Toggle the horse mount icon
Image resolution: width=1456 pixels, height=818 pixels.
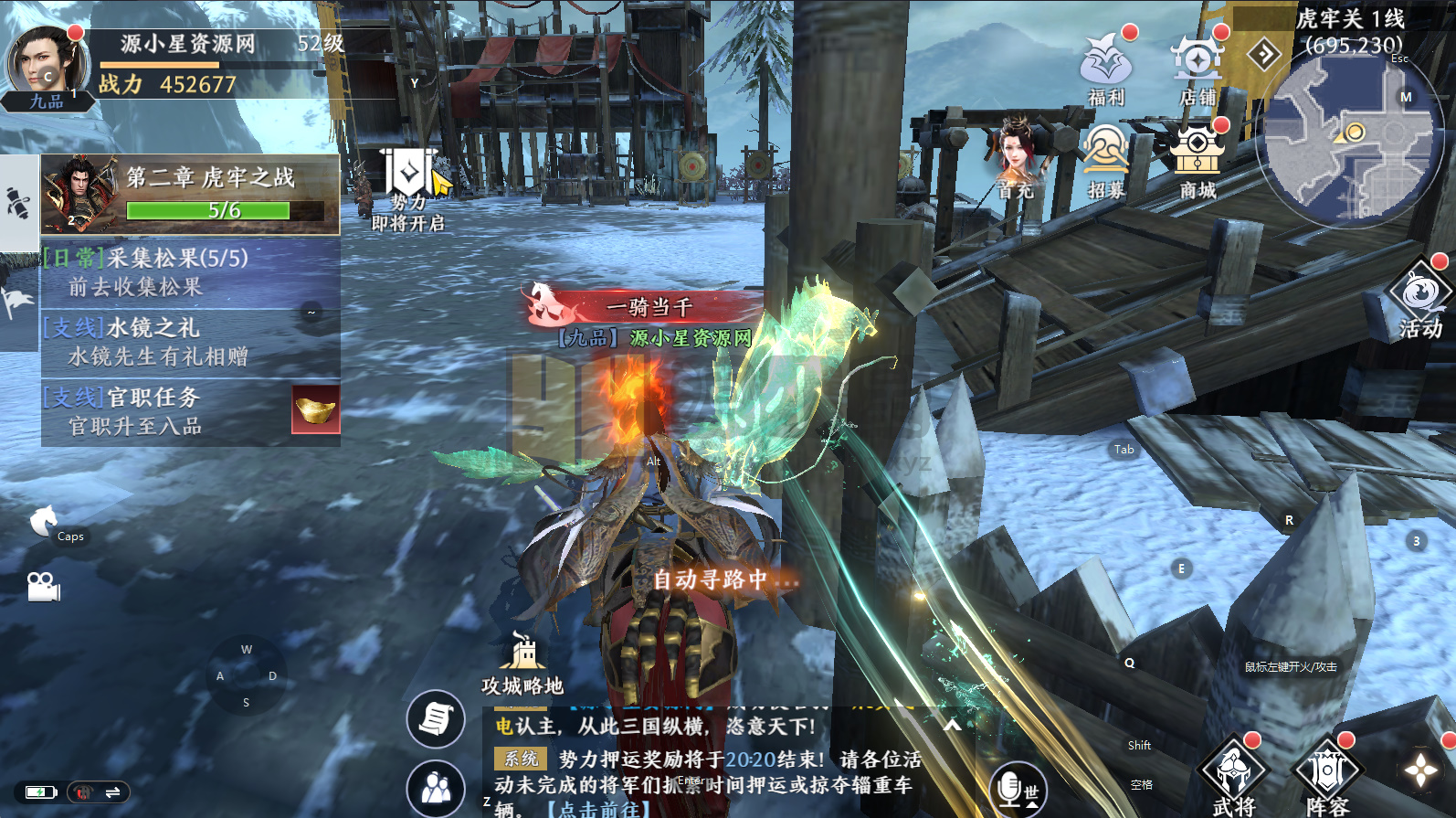pos(43,521)
